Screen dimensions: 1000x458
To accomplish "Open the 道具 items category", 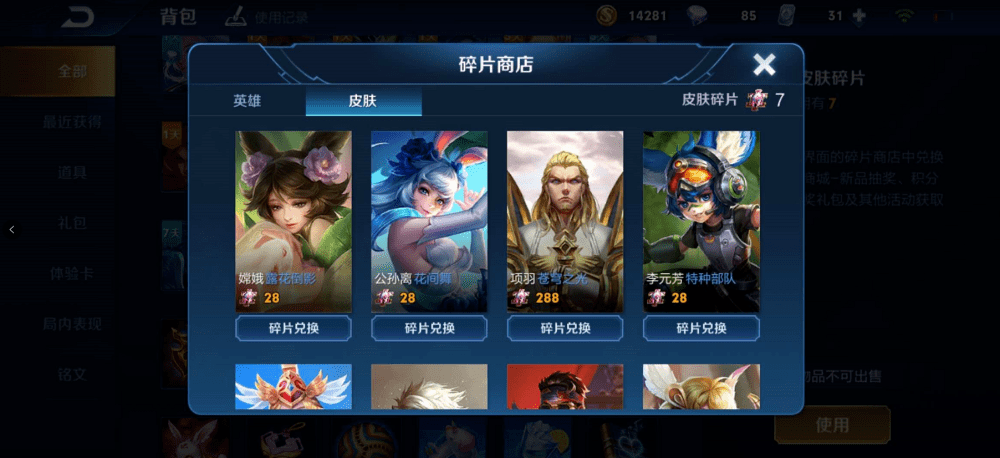I will pos(72,172).
